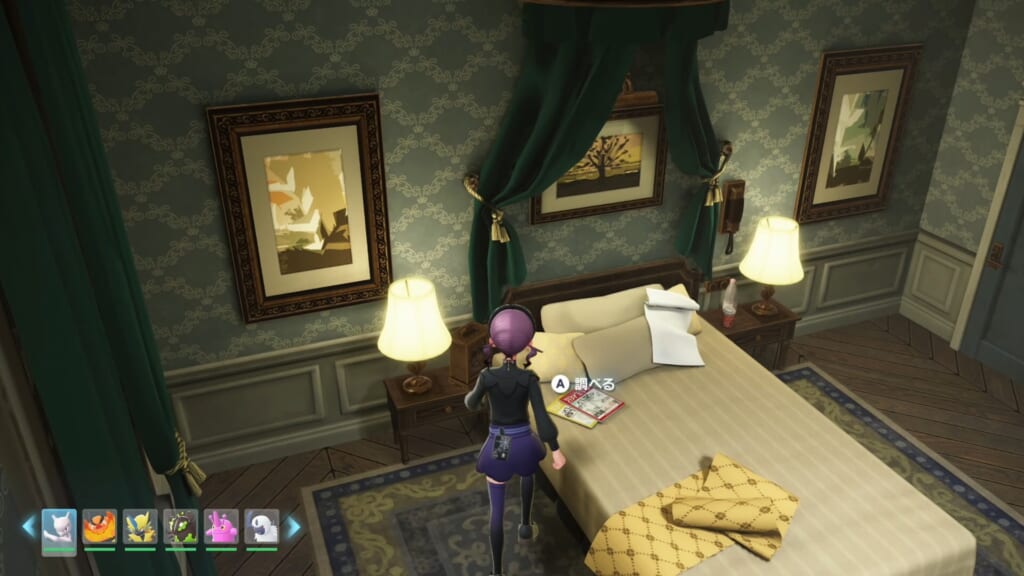The width and height of the screenshot is (1024, 576).
Task: Choose Absol from the party bar
Action: click(x=262, y=527)
